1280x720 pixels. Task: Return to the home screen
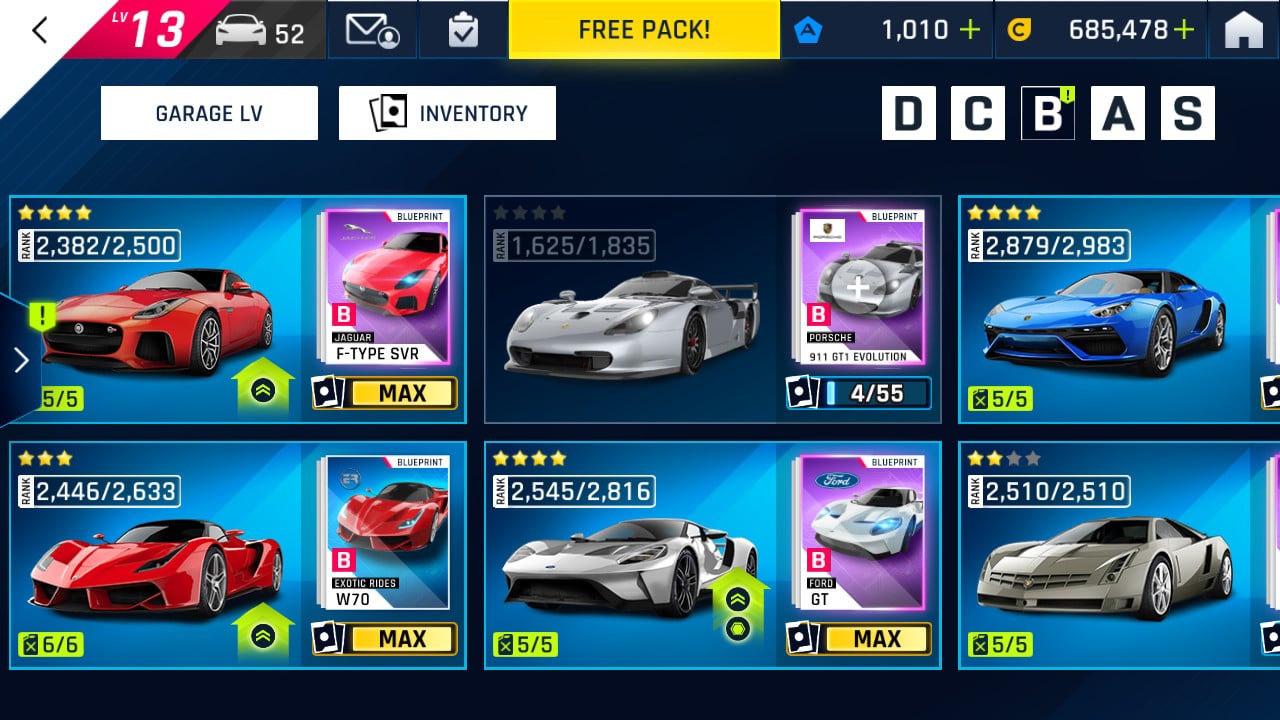pos(1243,30)
